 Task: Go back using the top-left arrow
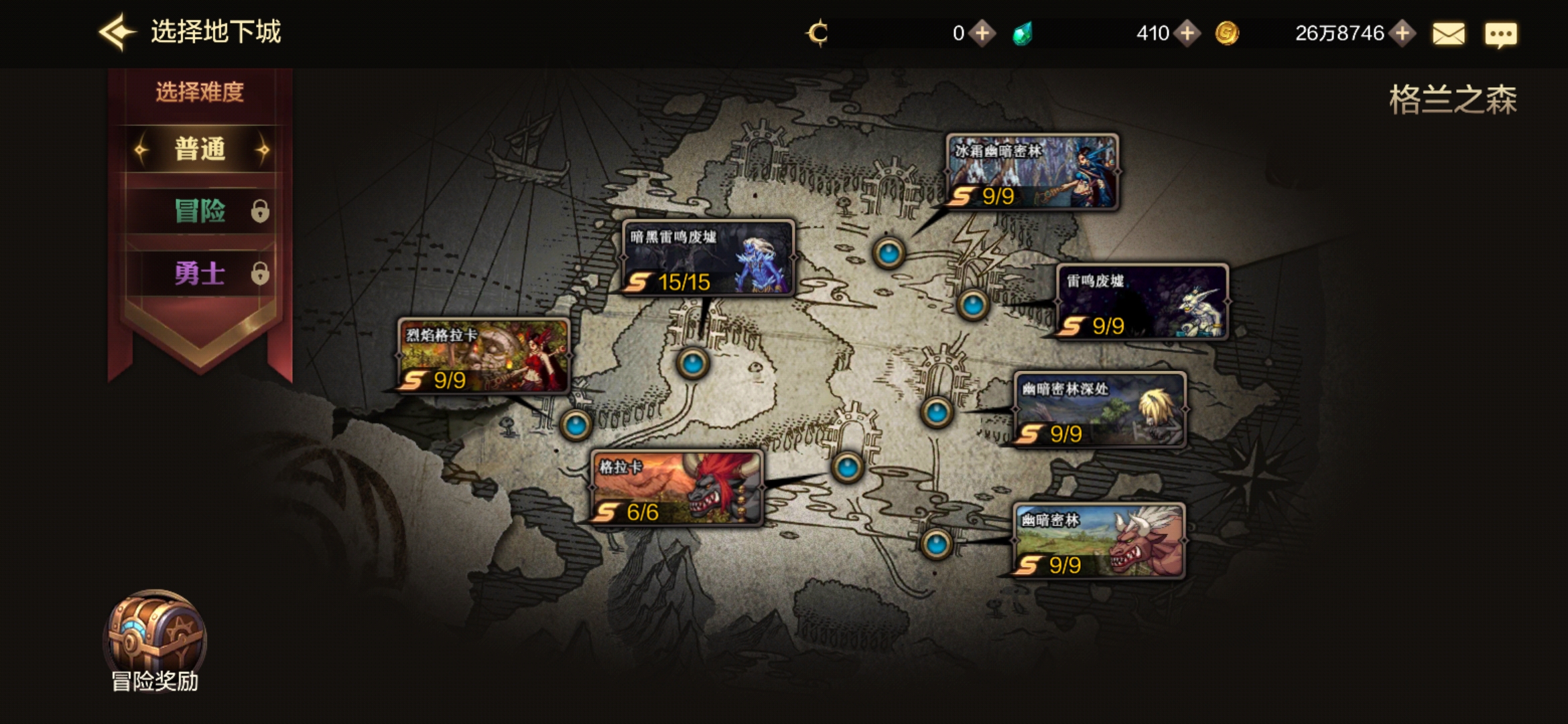(117, 32)
